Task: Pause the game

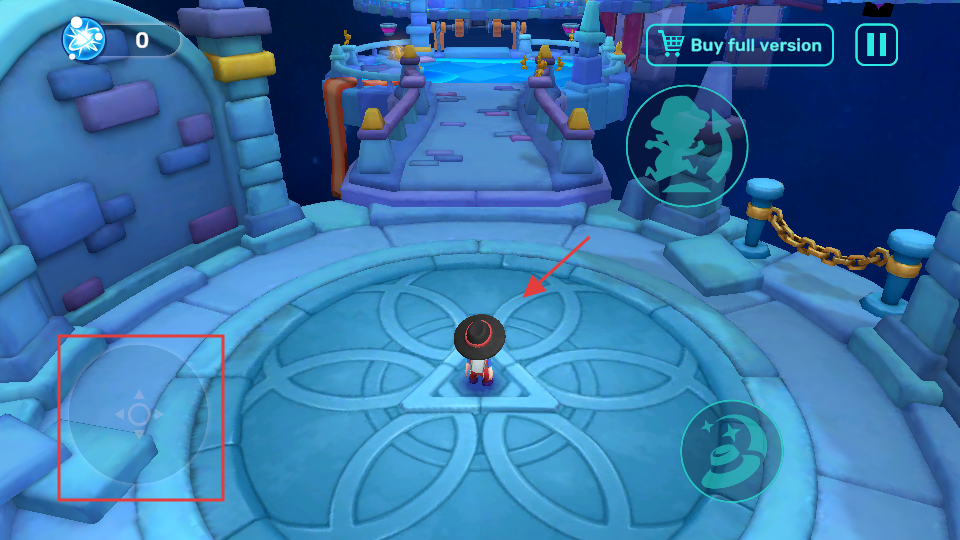Action: coord(876,45)
